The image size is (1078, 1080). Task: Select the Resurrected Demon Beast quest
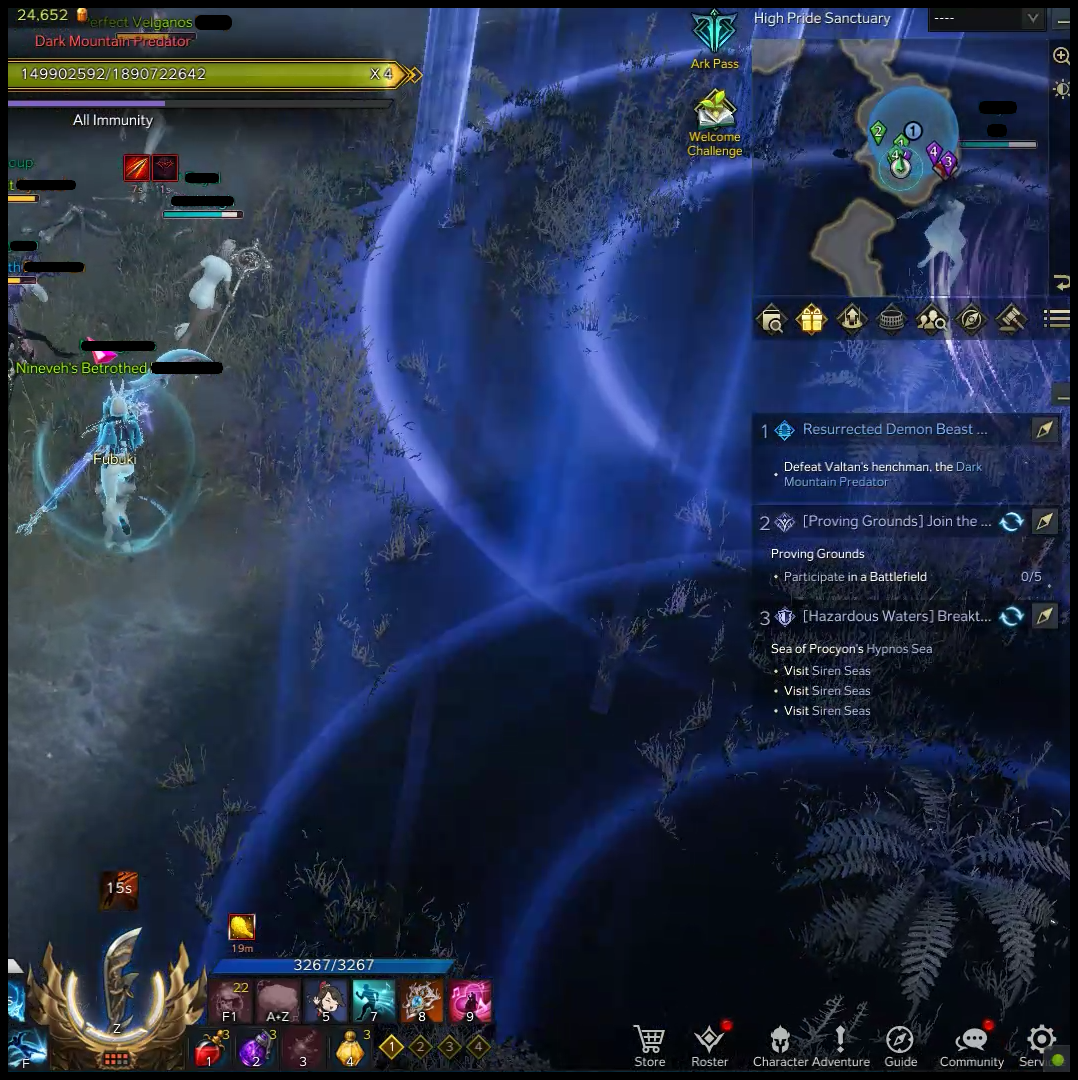tap(894, 430)
